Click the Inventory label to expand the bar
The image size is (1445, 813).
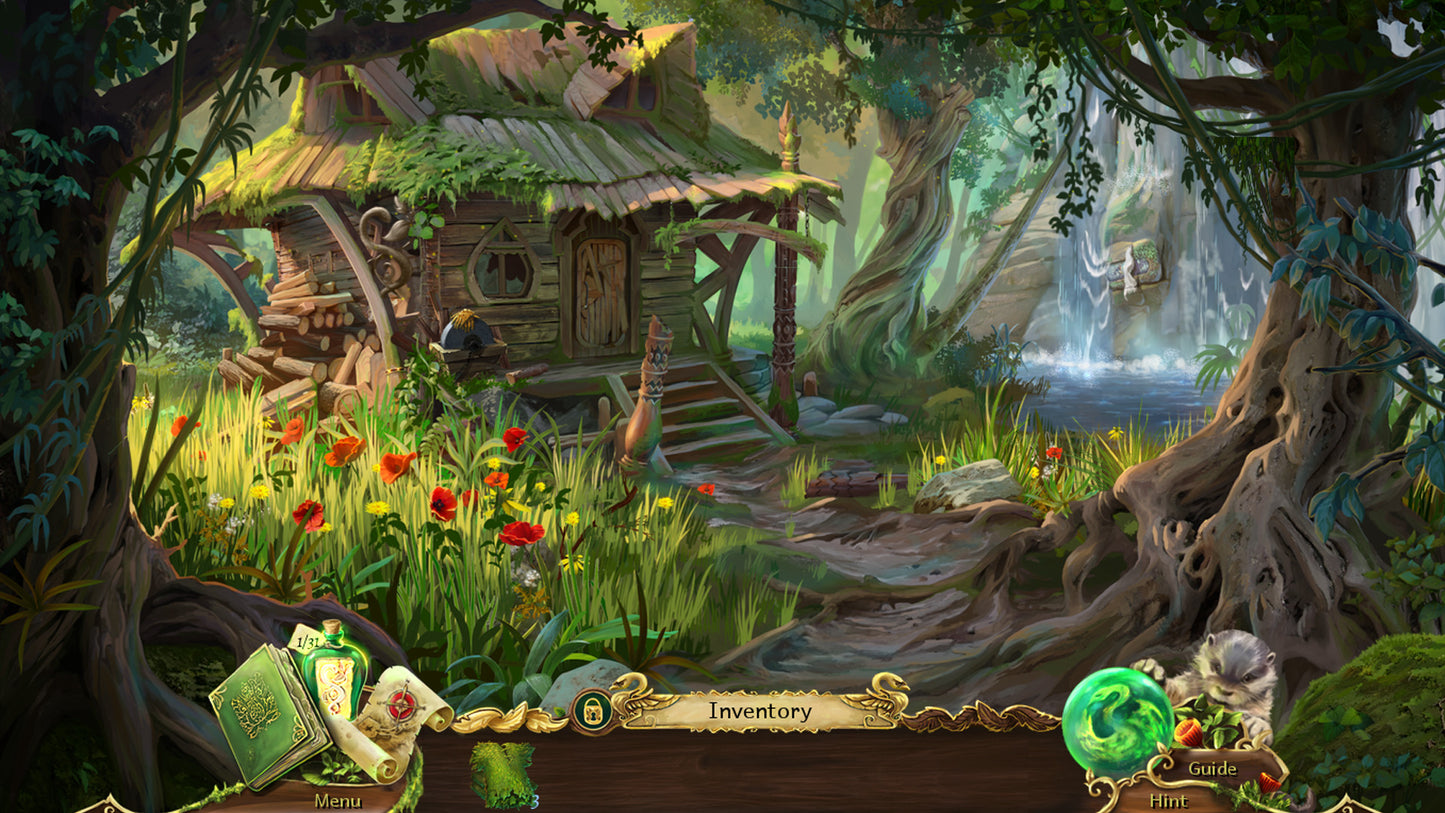tap(760, 711)
